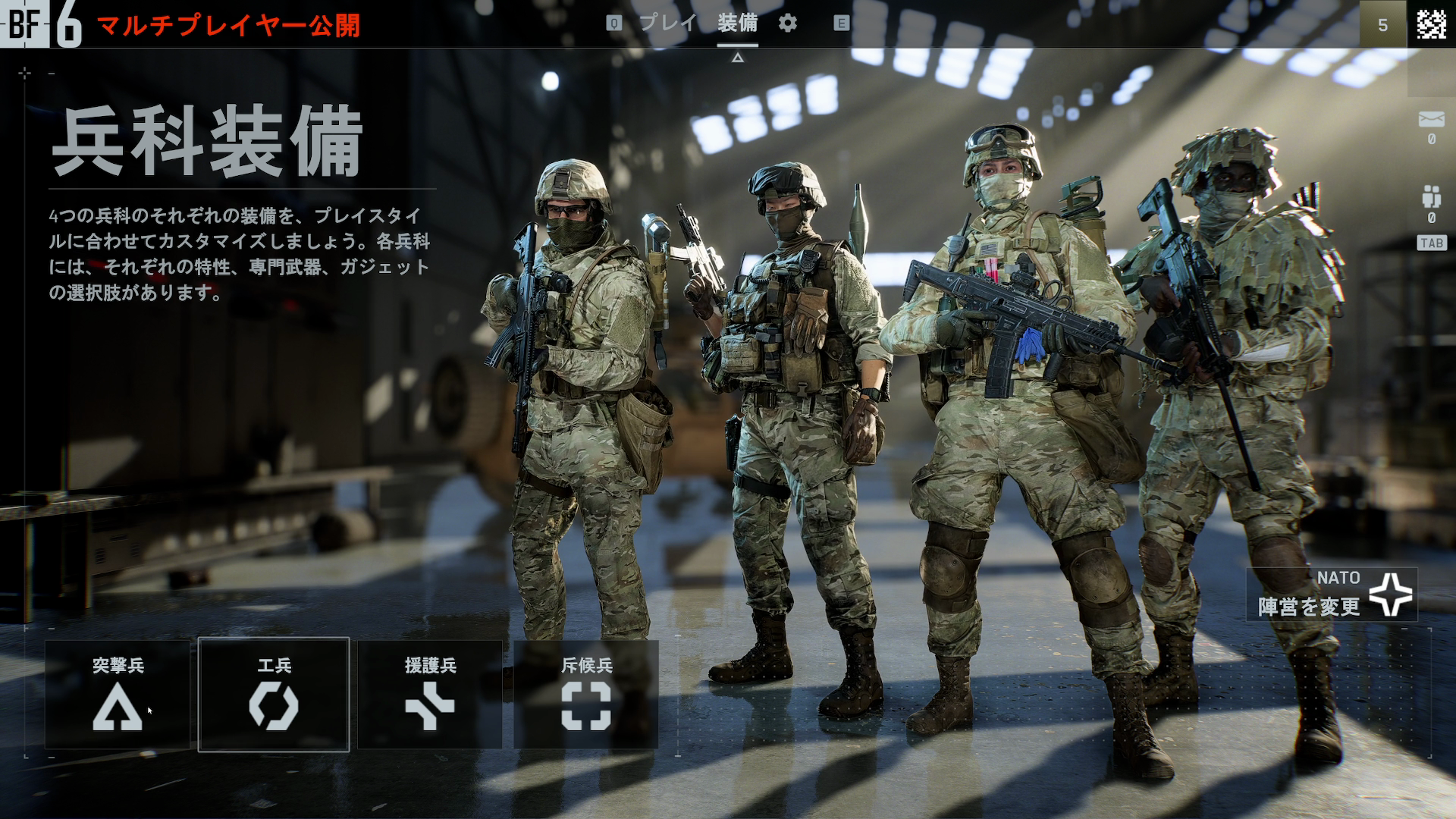The height and width of the screenshot is (819, 1456).
Task: Click the Q key hint next to プレイ
Action: click(613, 24)
